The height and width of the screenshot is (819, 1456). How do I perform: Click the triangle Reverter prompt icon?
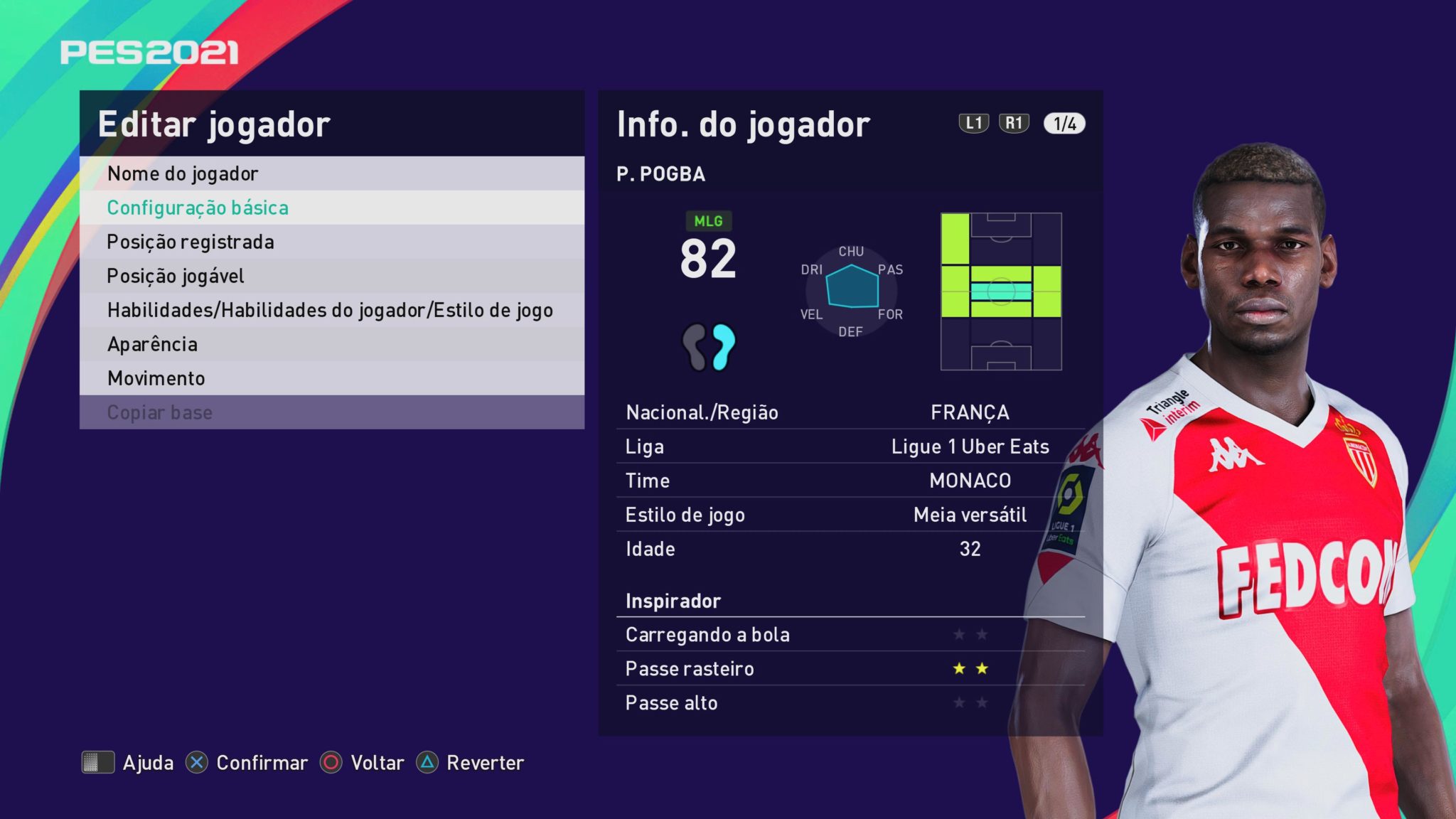[428, 763]
